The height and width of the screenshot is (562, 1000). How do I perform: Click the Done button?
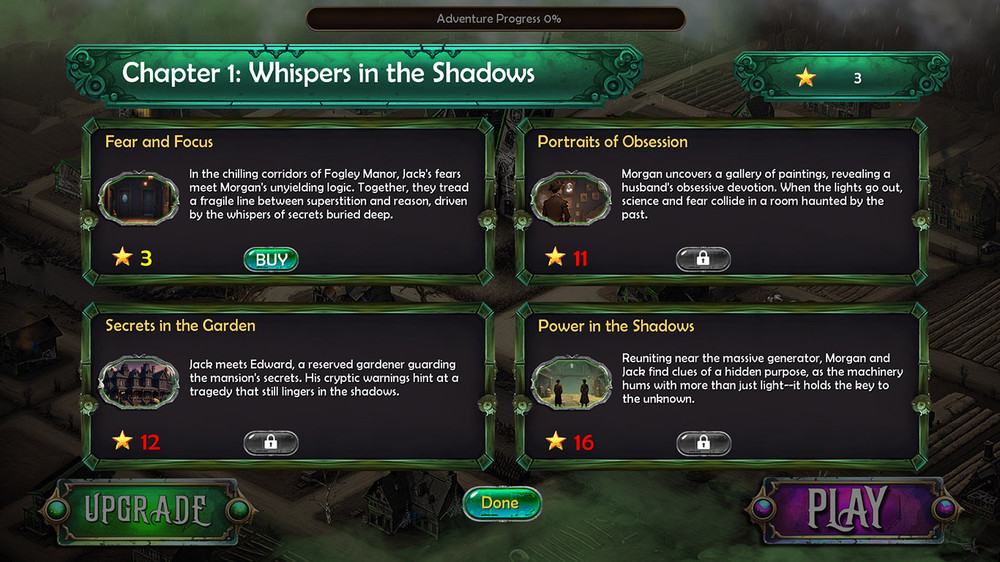pyautogui.click(x=502, y=503)
